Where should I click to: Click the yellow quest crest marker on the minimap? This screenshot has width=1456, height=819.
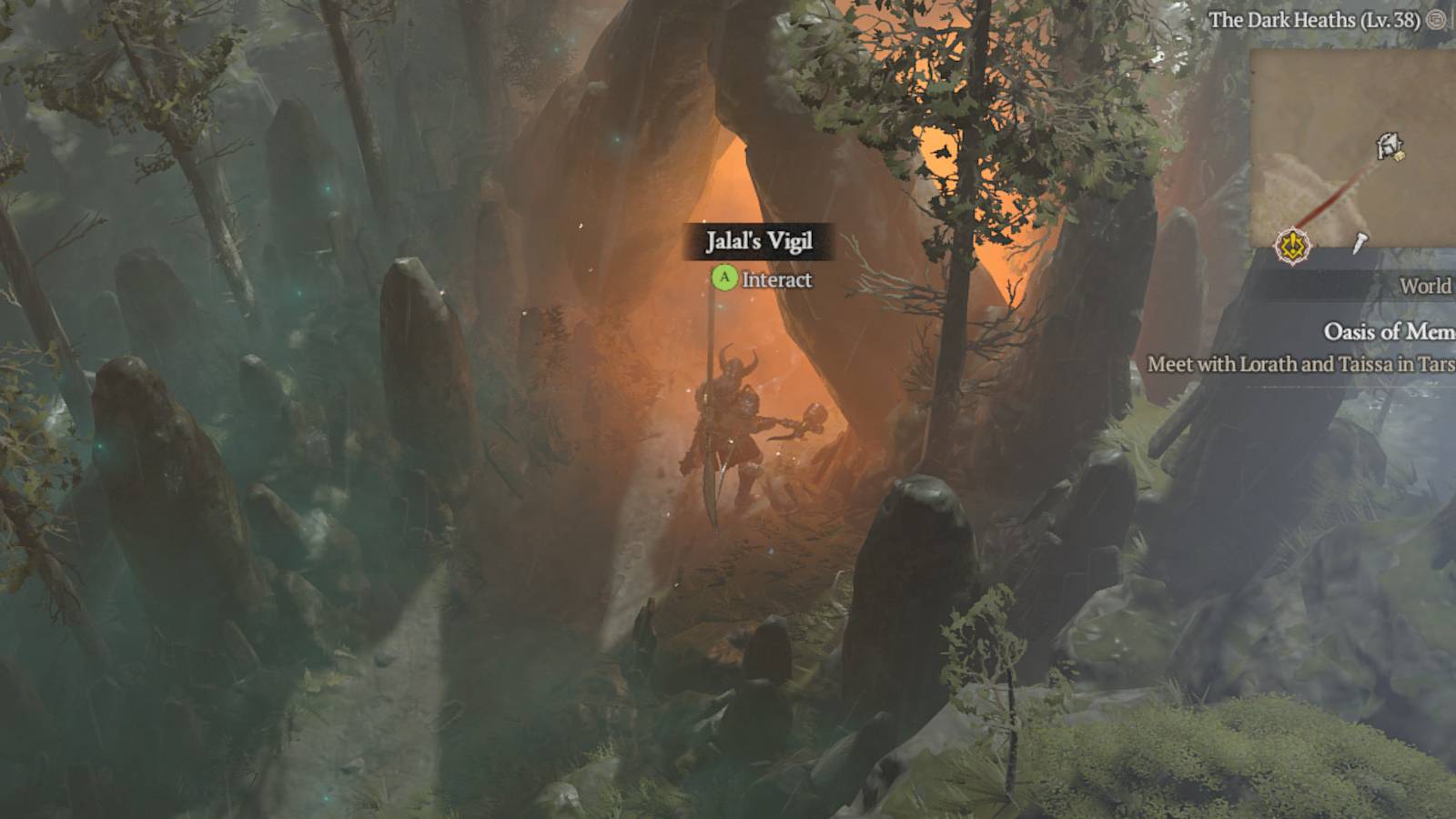(1292, 244)
